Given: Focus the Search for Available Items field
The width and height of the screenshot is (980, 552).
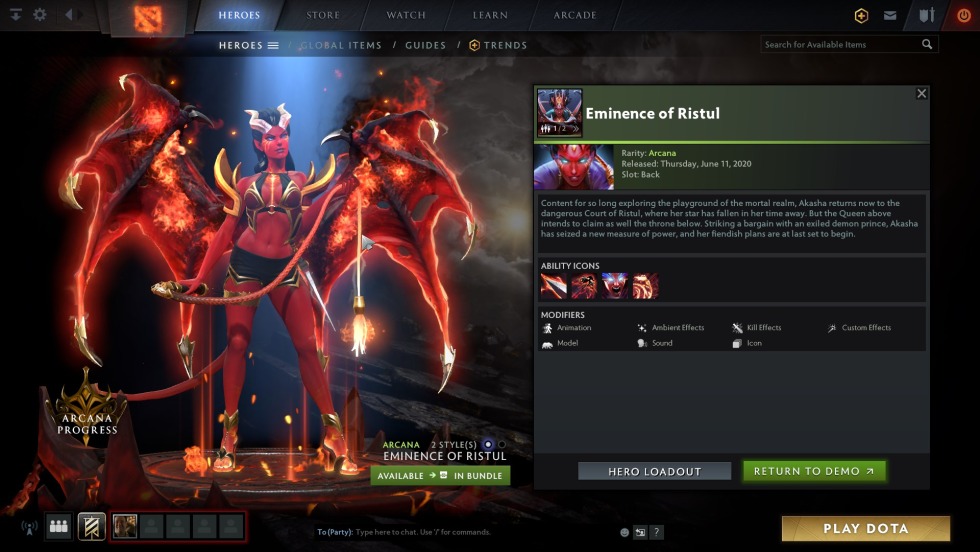Looking at the screenshot, I should (x=840, y=45).
